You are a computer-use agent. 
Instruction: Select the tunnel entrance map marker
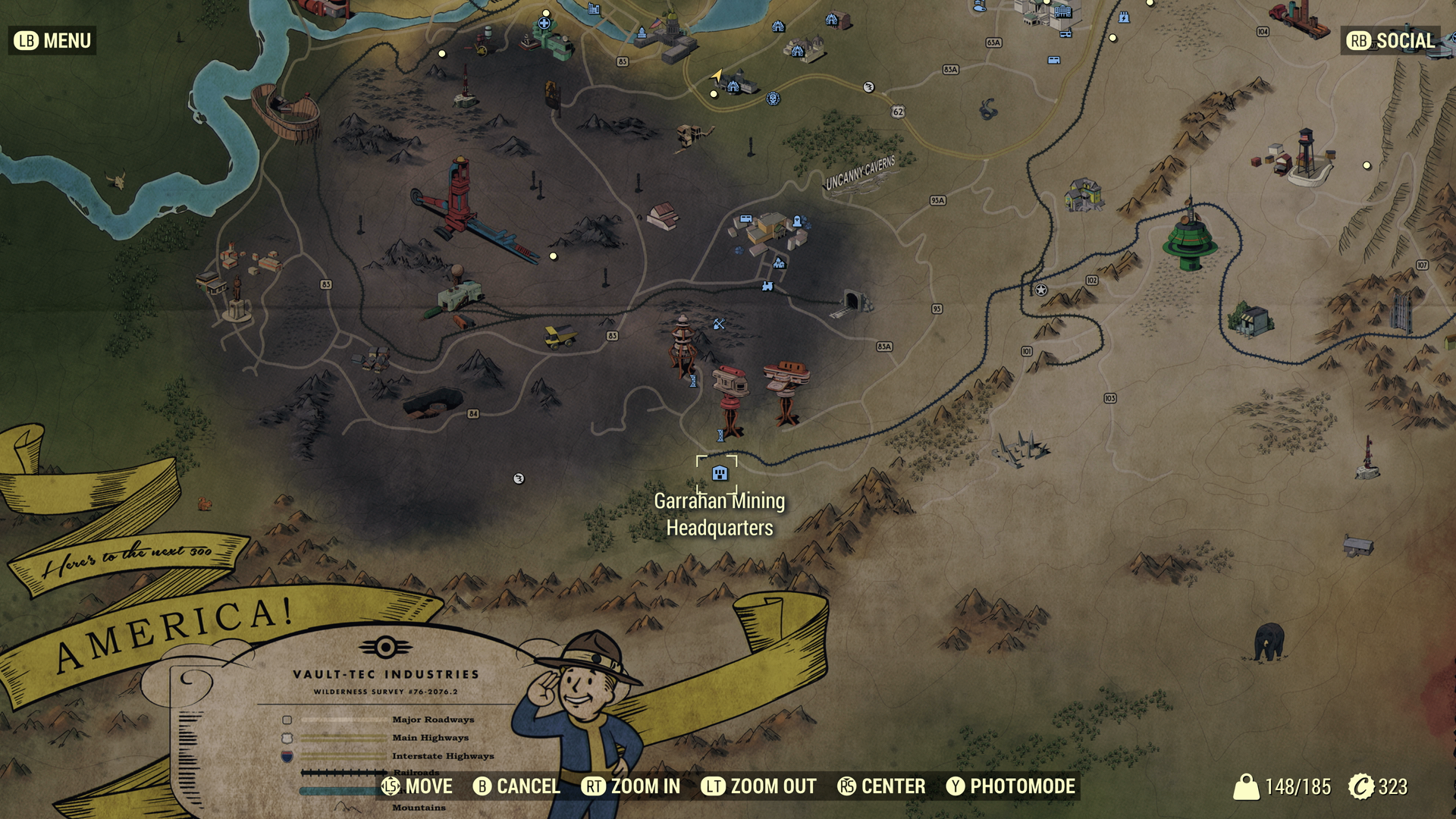[x=852, y=302]
